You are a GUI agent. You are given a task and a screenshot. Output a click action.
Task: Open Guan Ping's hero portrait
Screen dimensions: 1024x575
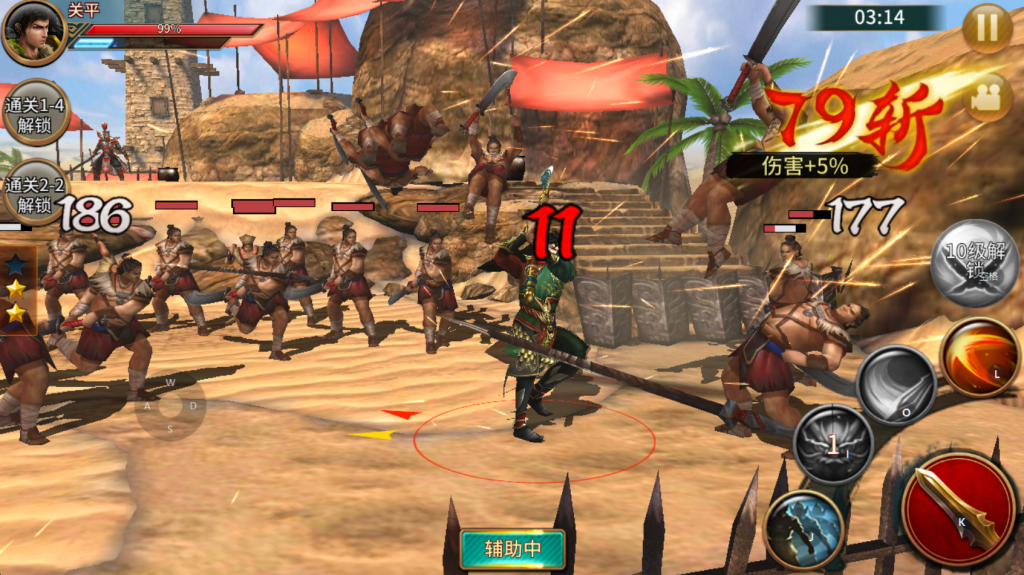pos(34,32)
